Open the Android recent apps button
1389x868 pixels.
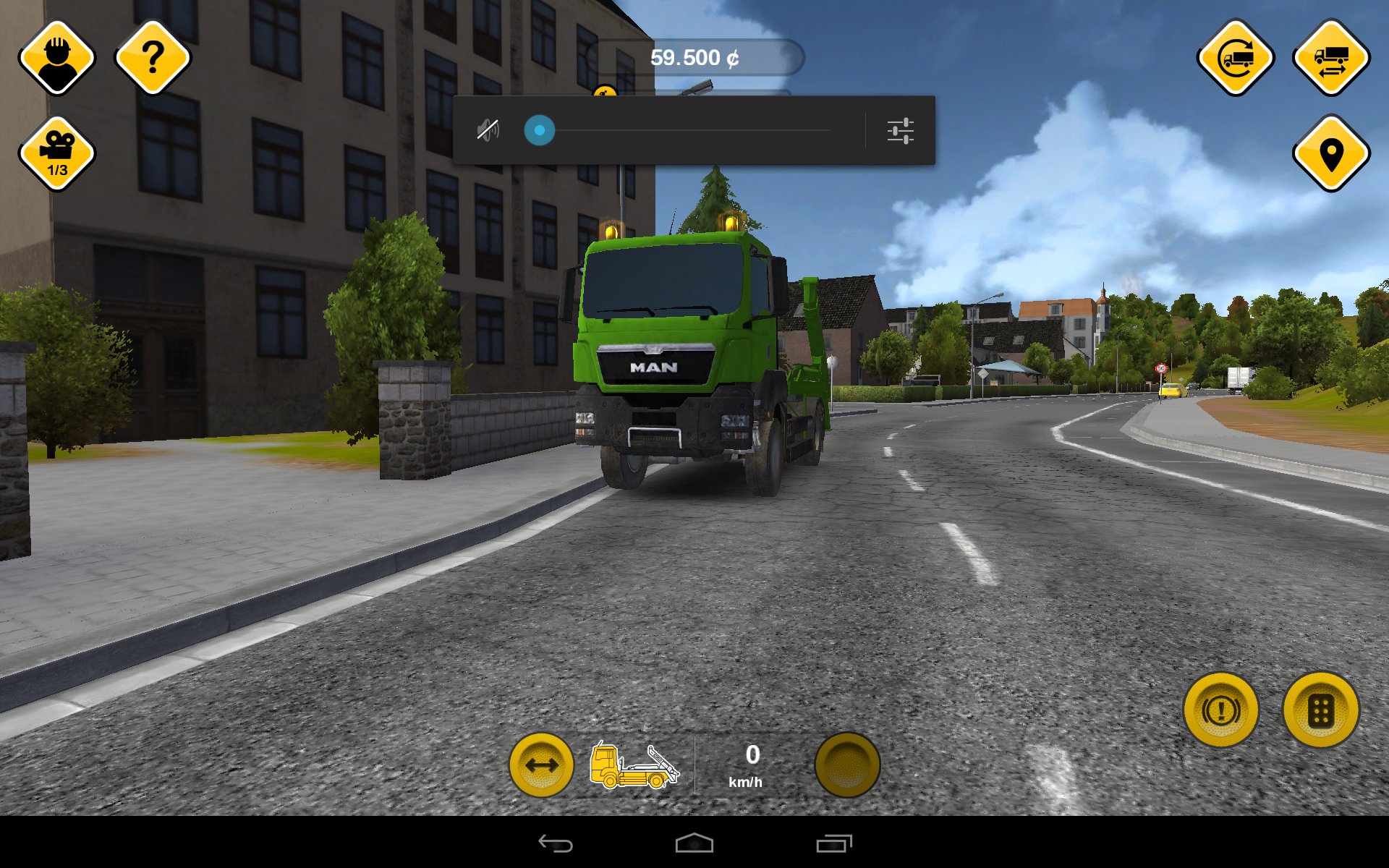[834, 843]
